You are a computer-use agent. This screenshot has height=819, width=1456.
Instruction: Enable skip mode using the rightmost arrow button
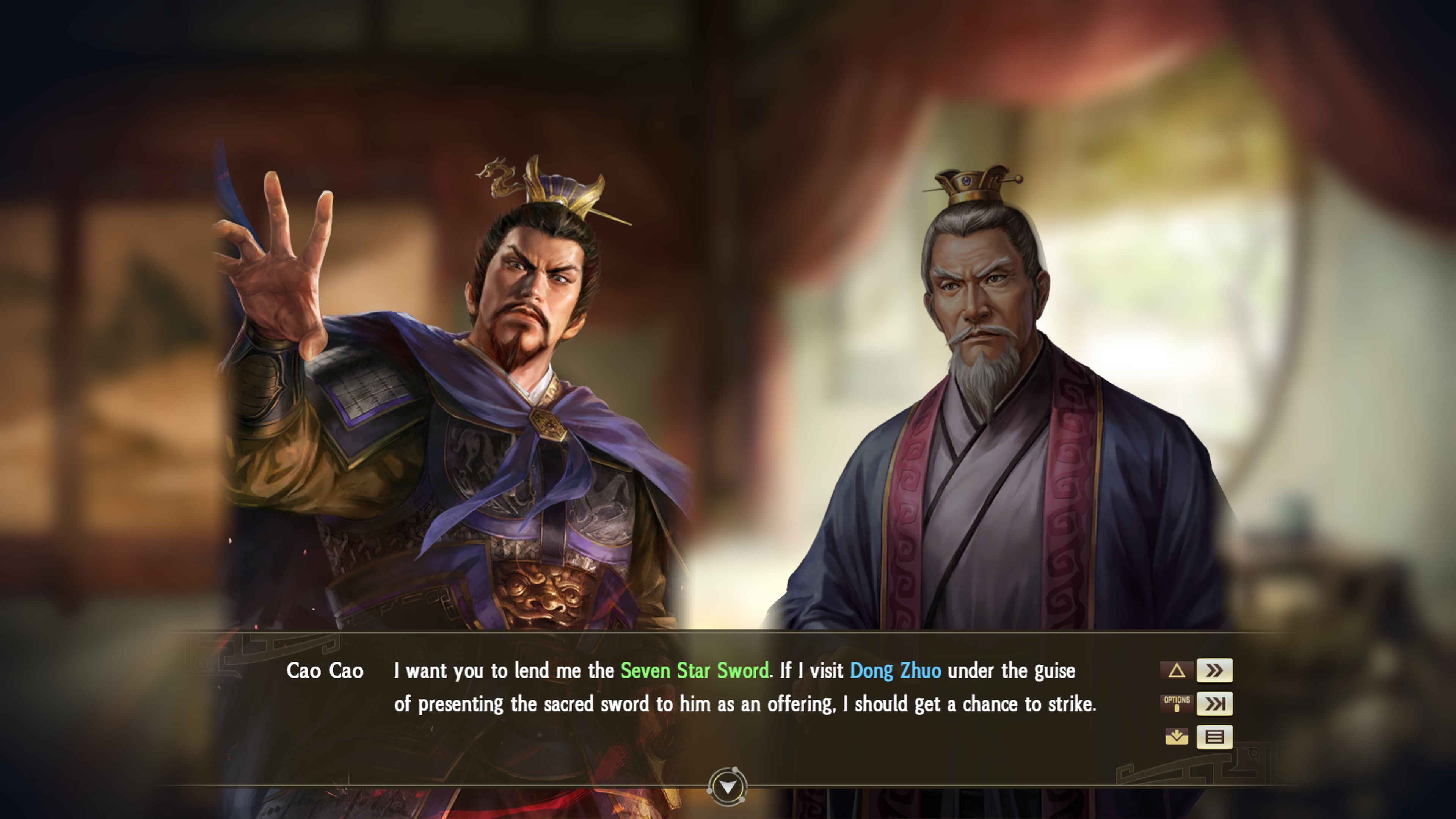point(1214,704)
